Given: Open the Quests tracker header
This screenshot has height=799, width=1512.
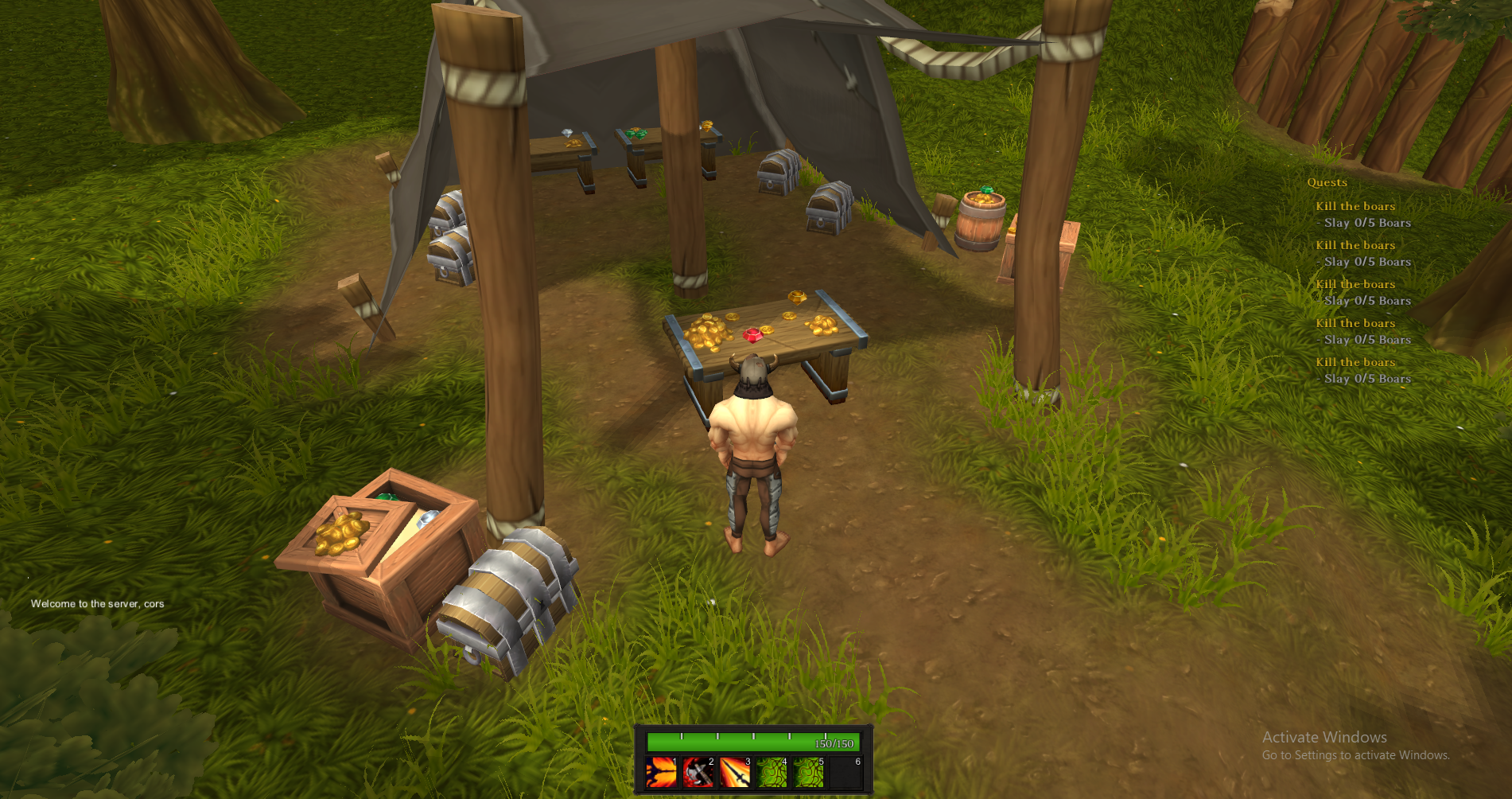Looking at the screenshot, I should (x=1327, y=182).
